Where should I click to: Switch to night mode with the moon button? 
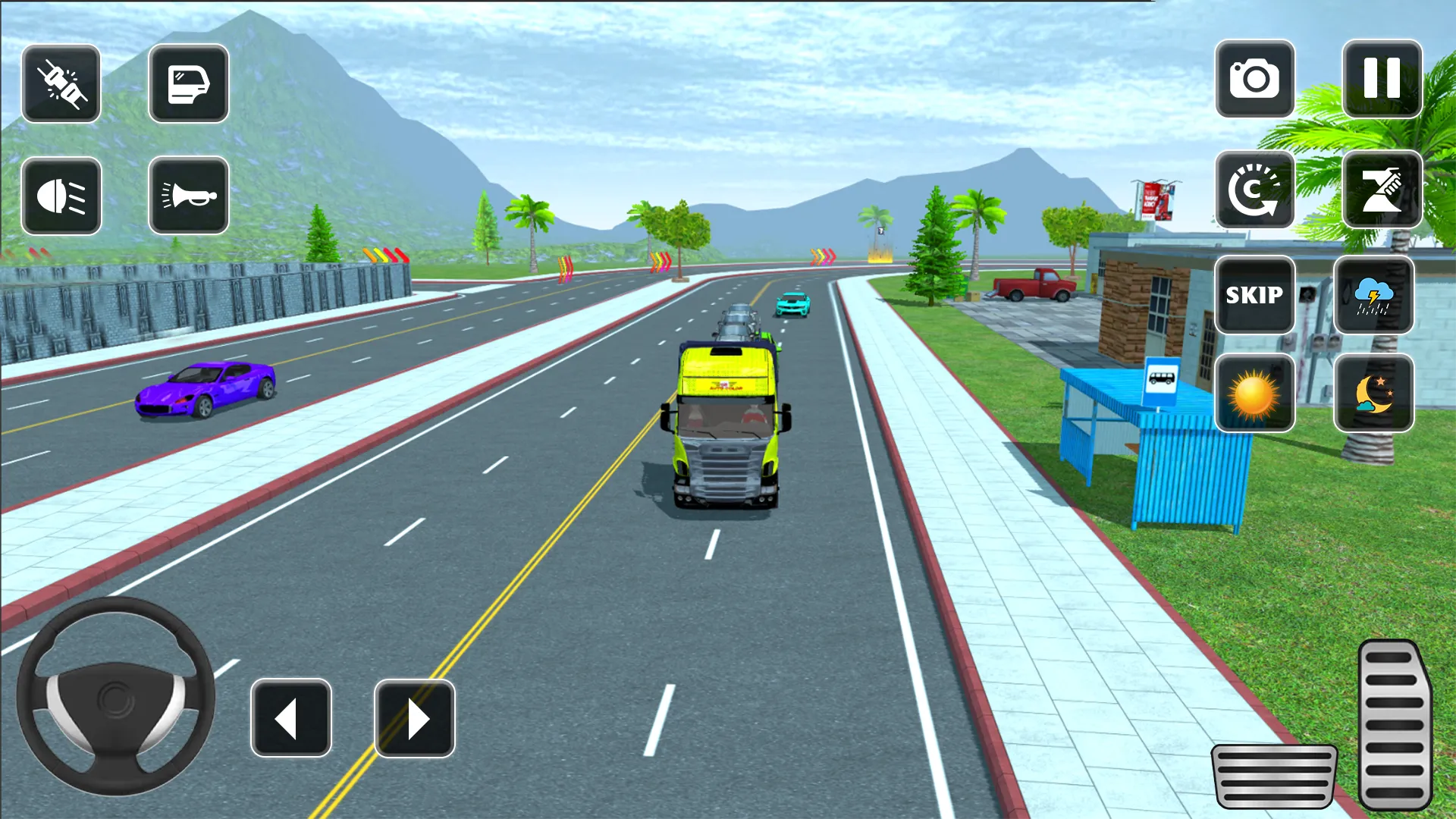click(1374, 394)
